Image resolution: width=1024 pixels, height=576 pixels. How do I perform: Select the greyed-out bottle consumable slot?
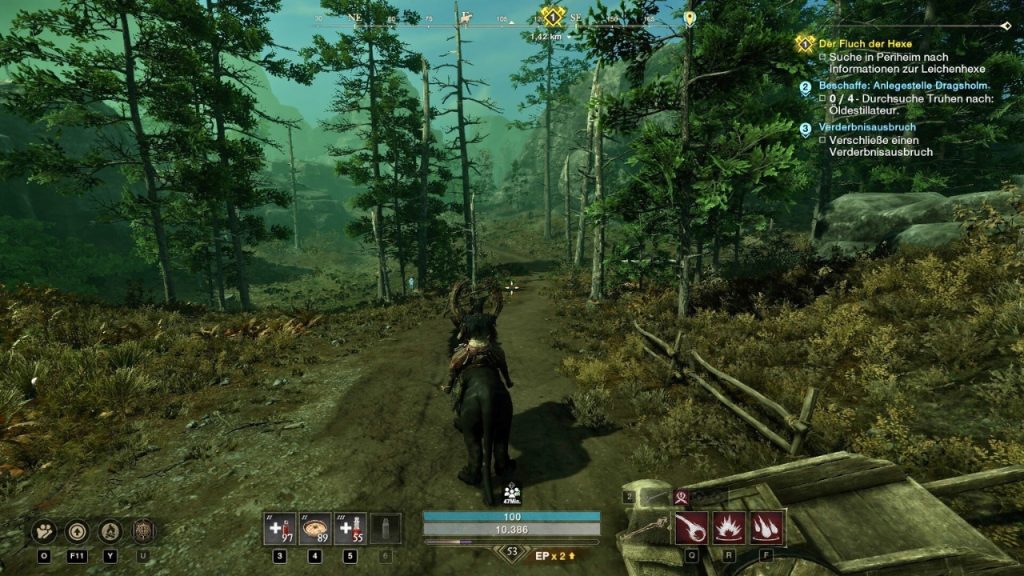coord(385,528)
